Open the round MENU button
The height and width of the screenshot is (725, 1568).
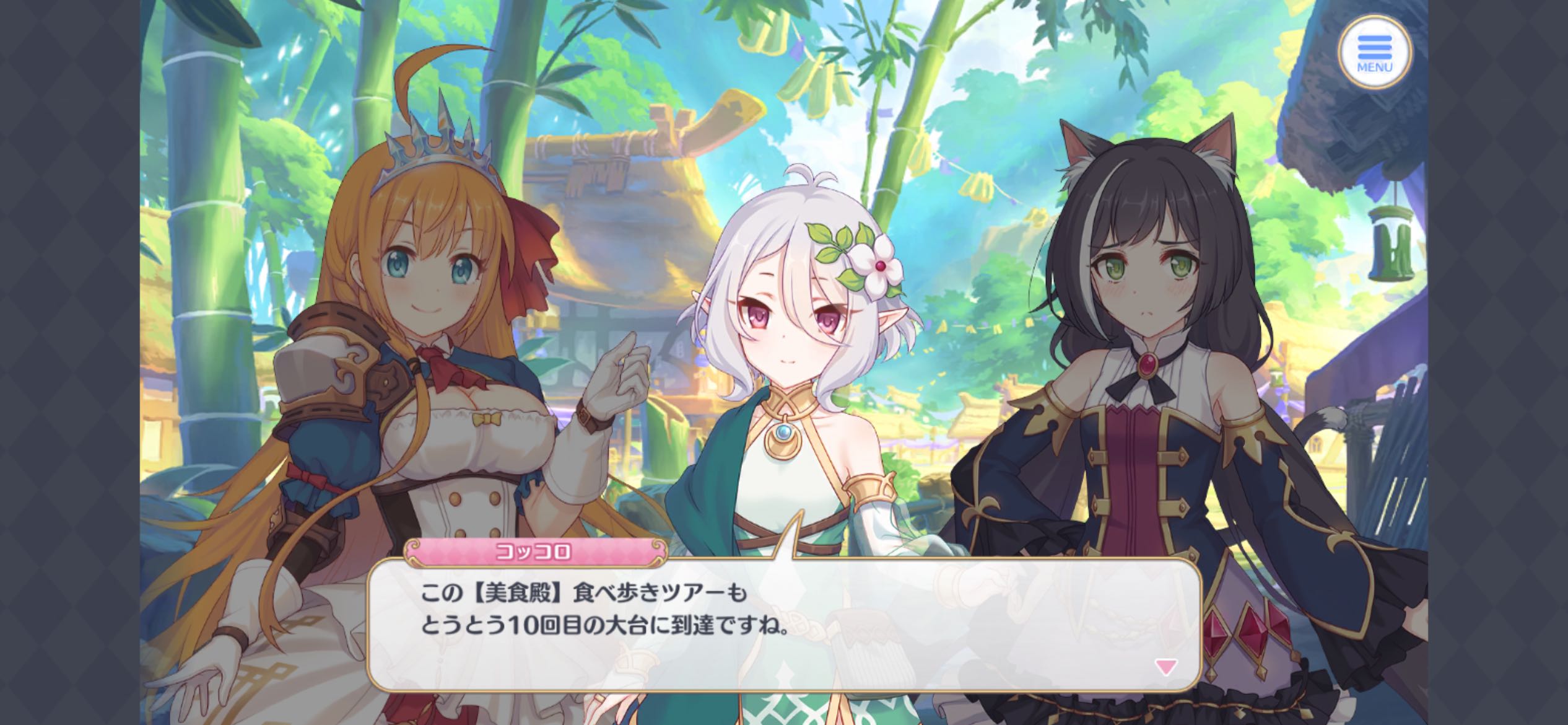coord(1374,52)
